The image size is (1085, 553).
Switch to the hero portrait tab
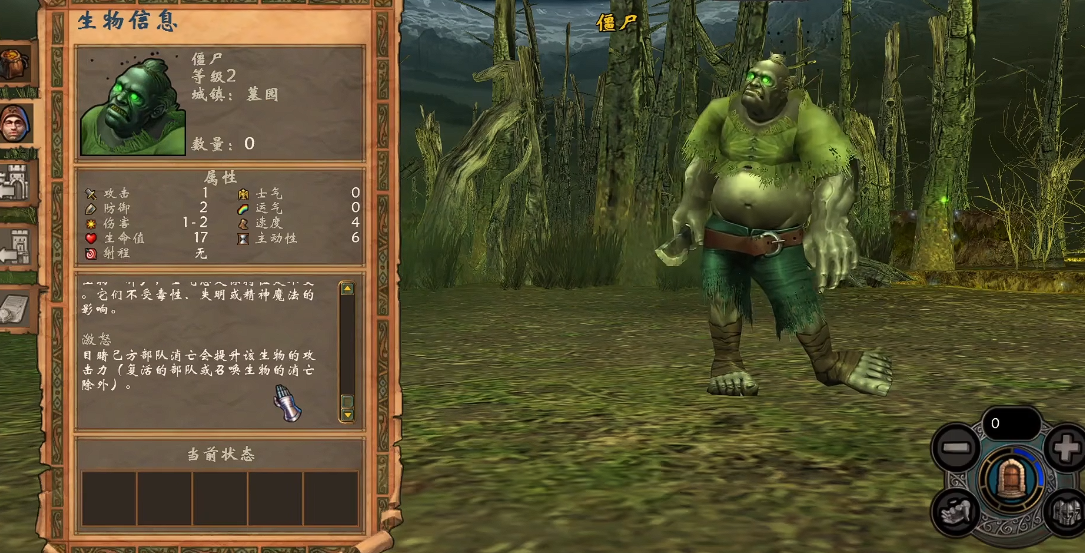(x=16, y=123)
